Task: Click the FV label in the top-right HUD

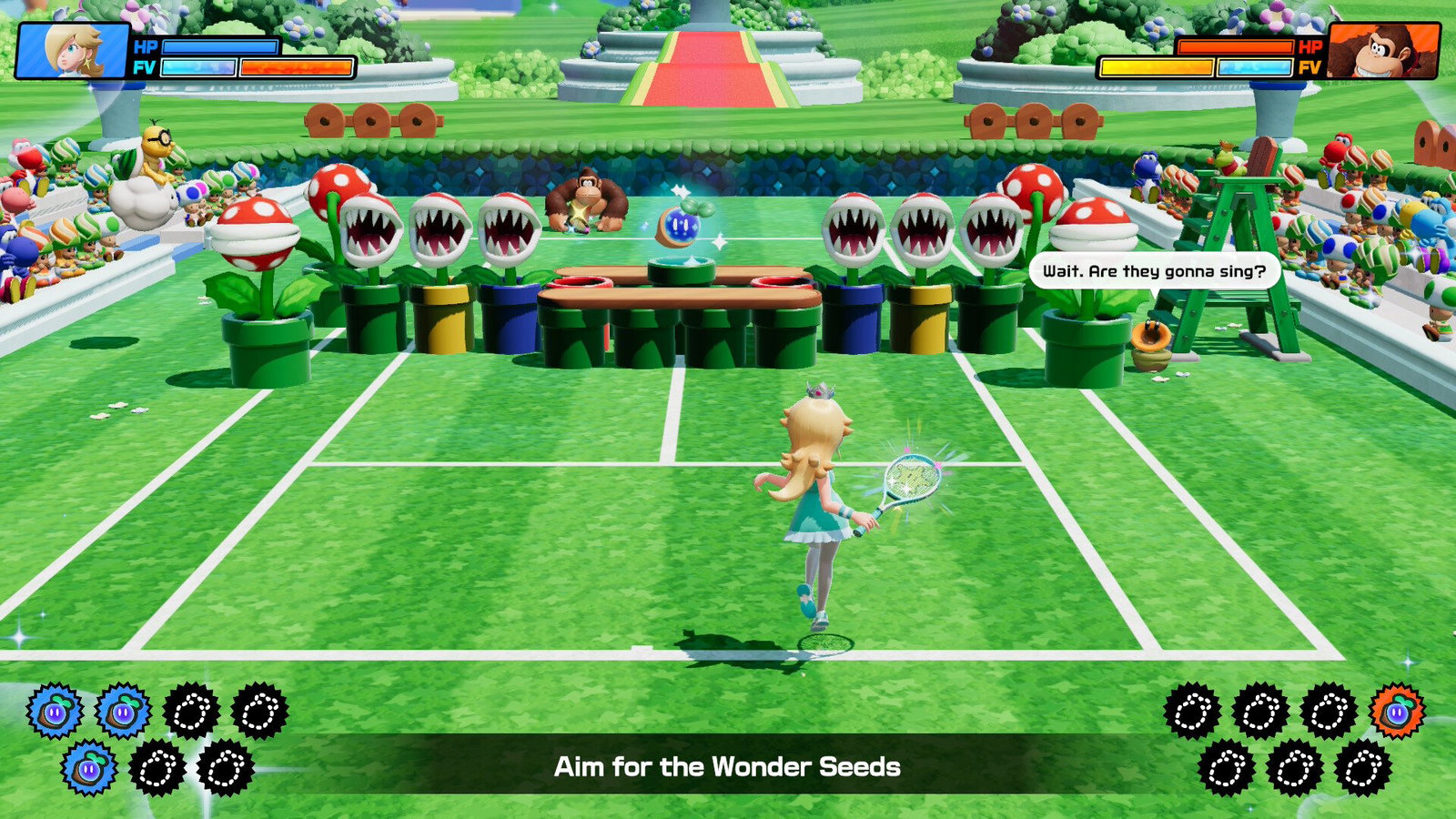Action: 1308,66
